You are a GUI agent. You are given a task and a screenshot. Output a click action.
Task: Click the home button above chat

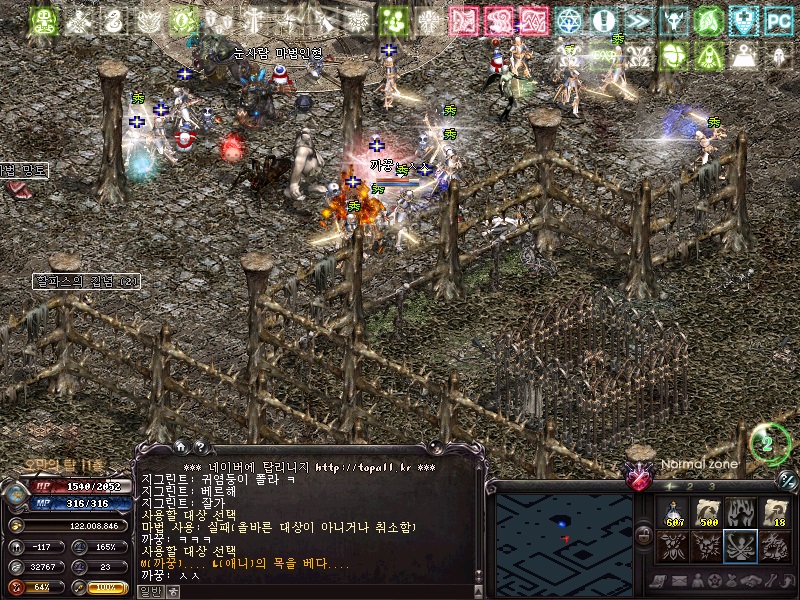[181, 447]
